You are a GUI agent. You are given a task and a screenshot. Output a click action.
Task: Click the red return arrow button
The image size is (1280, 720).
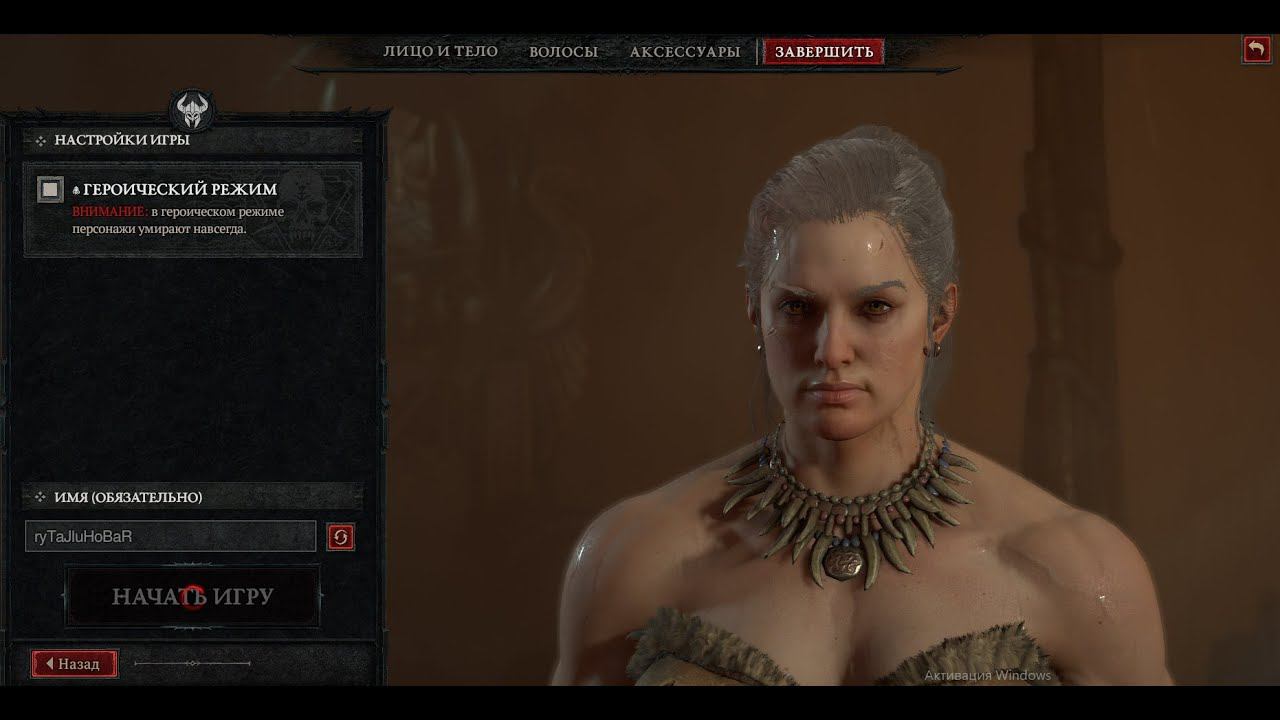[1256, 49]
